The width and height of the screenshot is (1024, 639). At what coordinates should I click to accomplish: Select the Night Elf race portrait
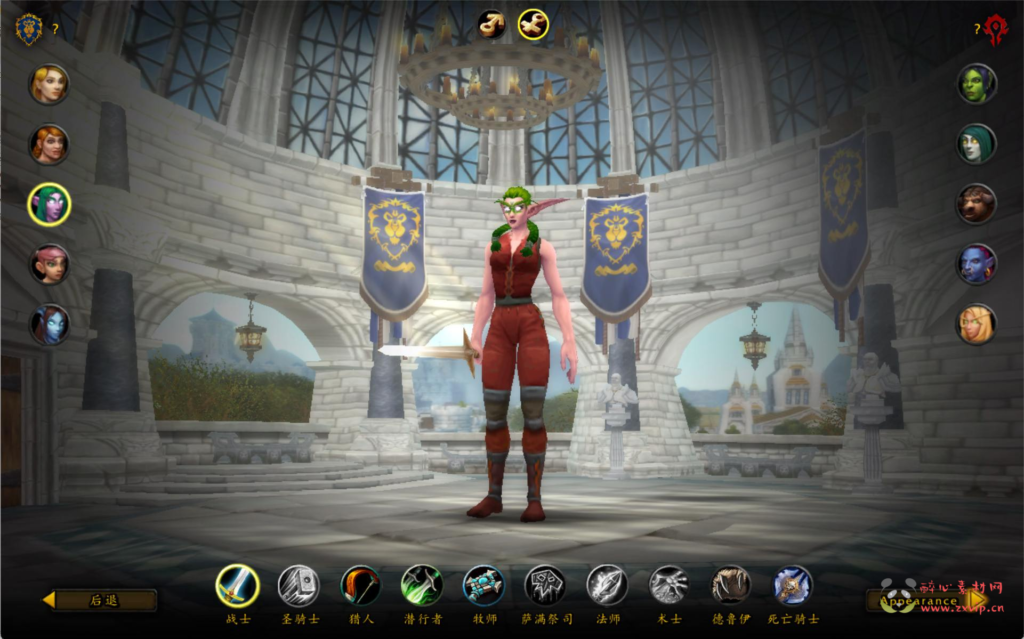pyautogui.click(x=49, y=204)
